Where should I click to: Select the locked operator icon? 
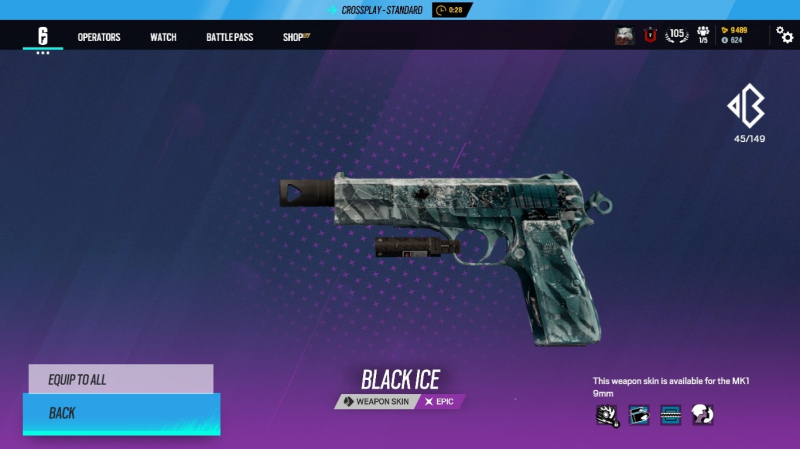tap(606, 414)
